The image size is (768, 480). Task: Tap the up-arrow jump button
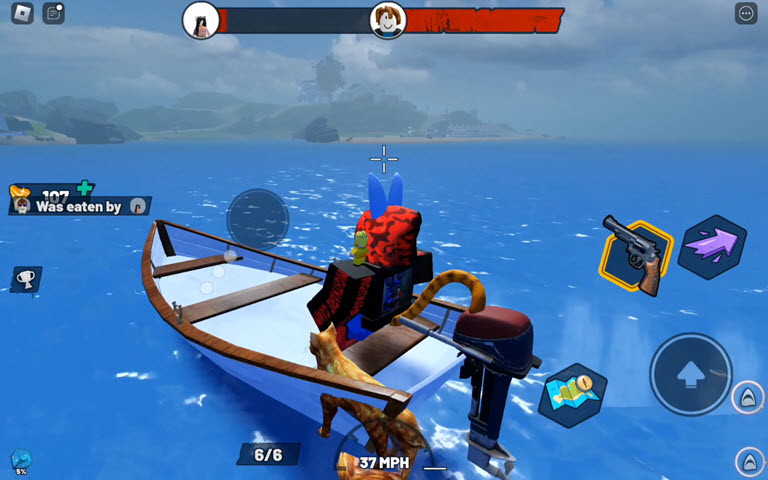(690, 374)
